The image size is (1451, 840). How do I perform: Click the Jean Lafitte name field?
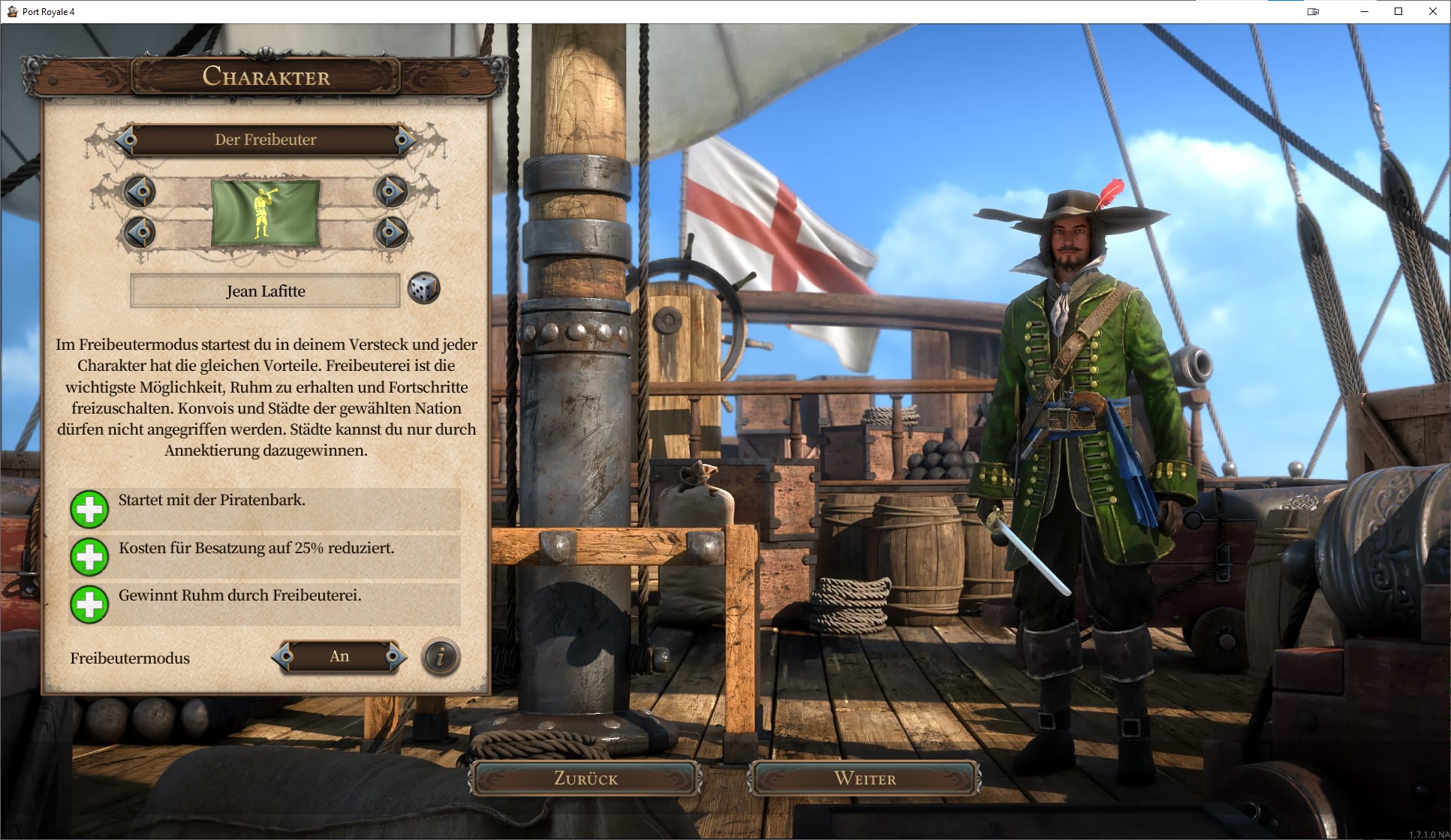(264, 291)
